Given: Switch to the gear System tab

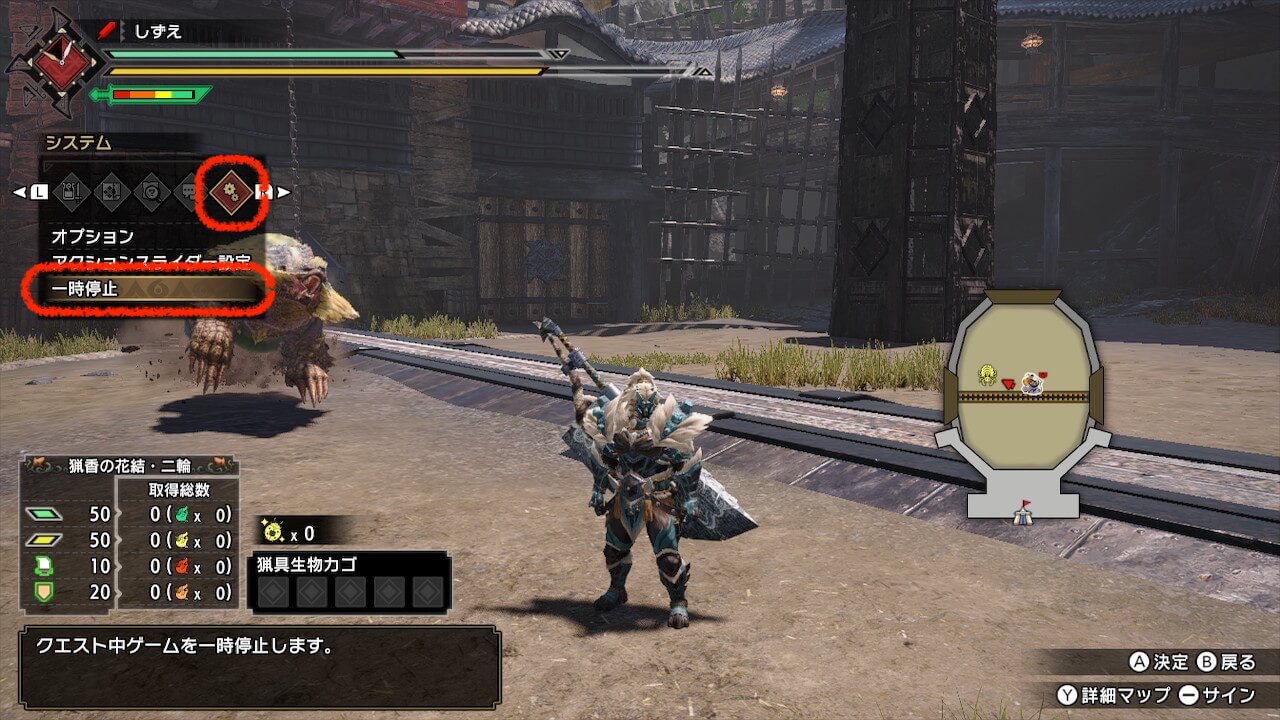Looking at the screenshot, I should pyautogui.click(x=231, y=190).
